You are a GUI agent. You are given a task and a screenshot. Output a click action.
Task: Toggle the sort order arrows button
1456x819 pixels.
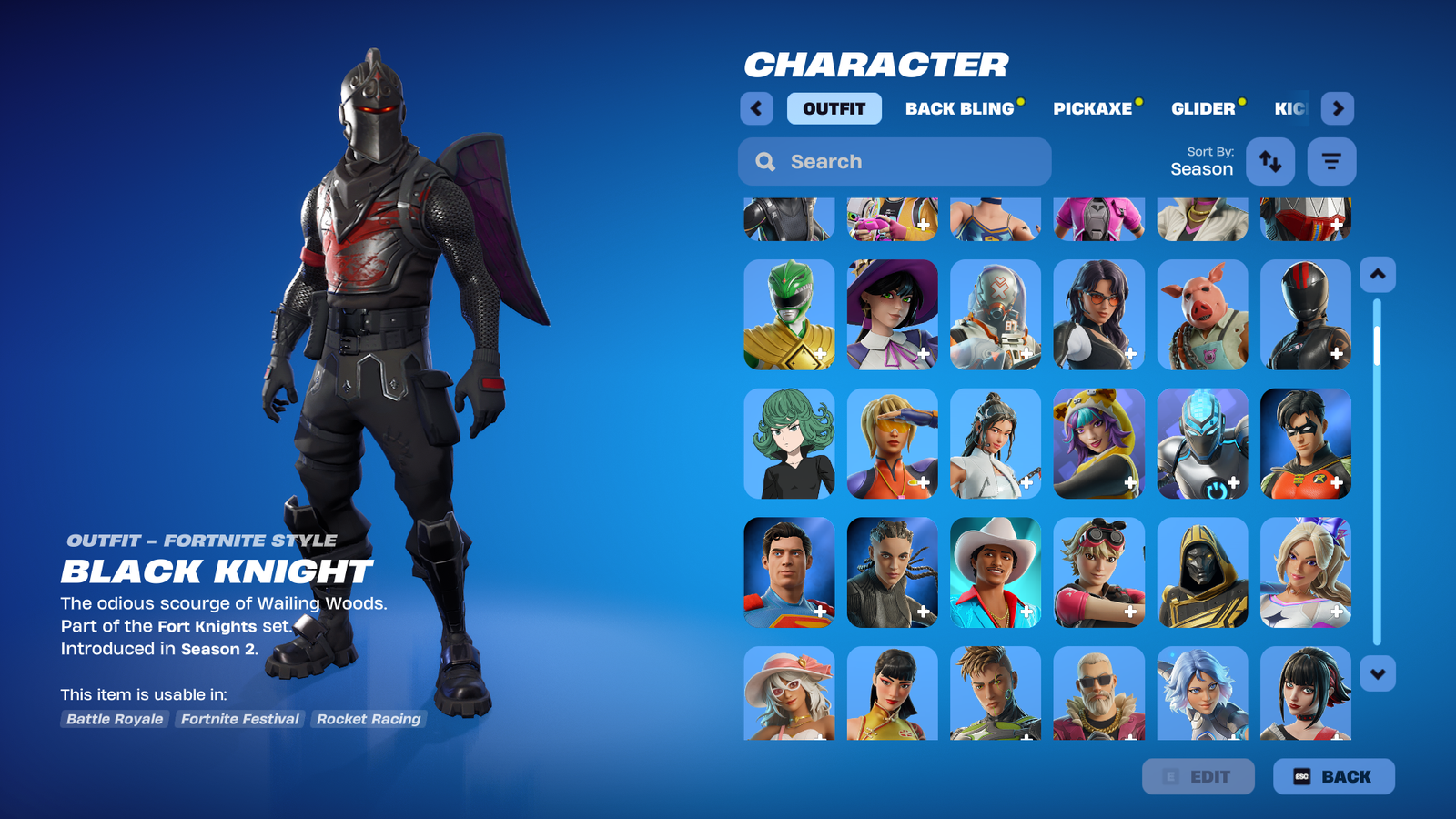(1270, 161)
